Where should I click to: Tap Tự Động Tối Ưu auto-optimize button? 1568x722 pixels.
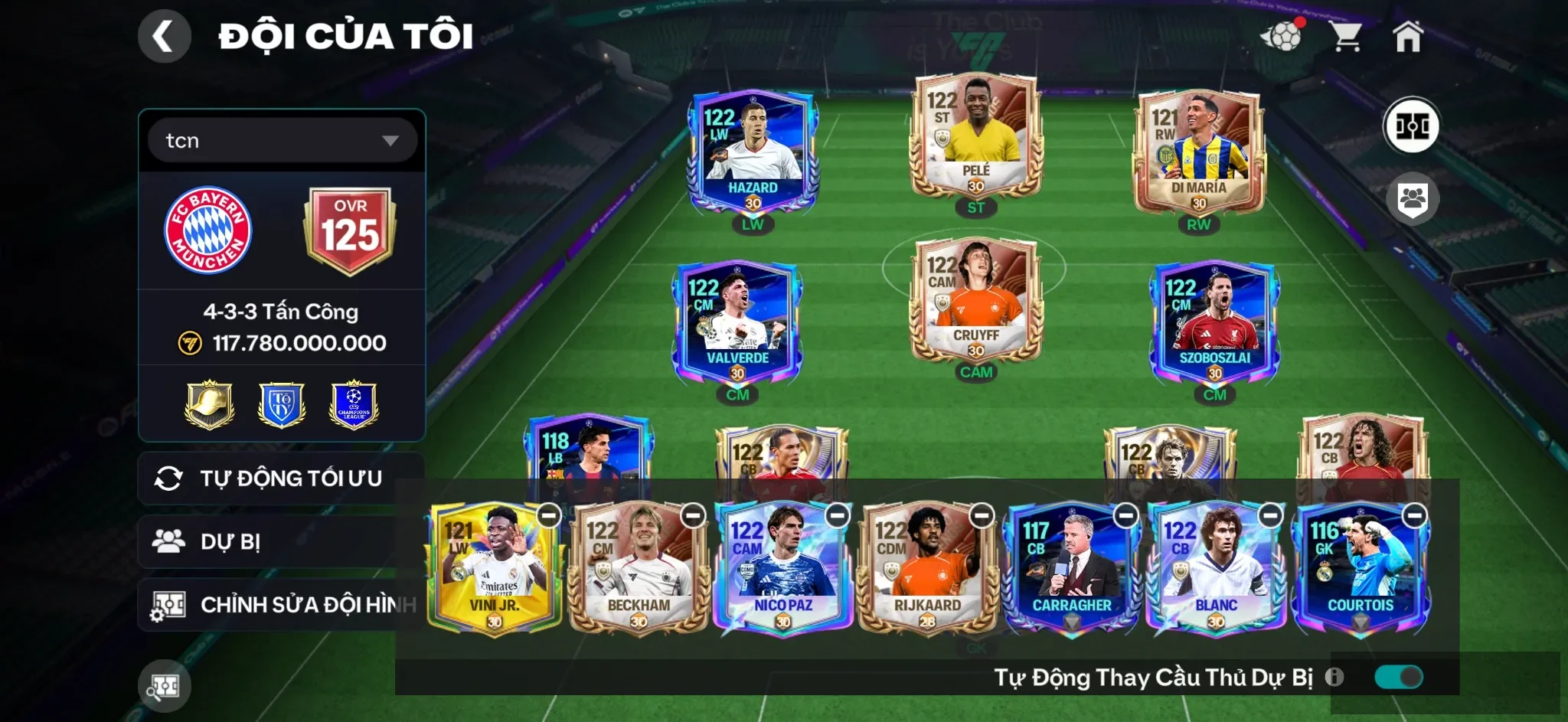click(280, 479)
